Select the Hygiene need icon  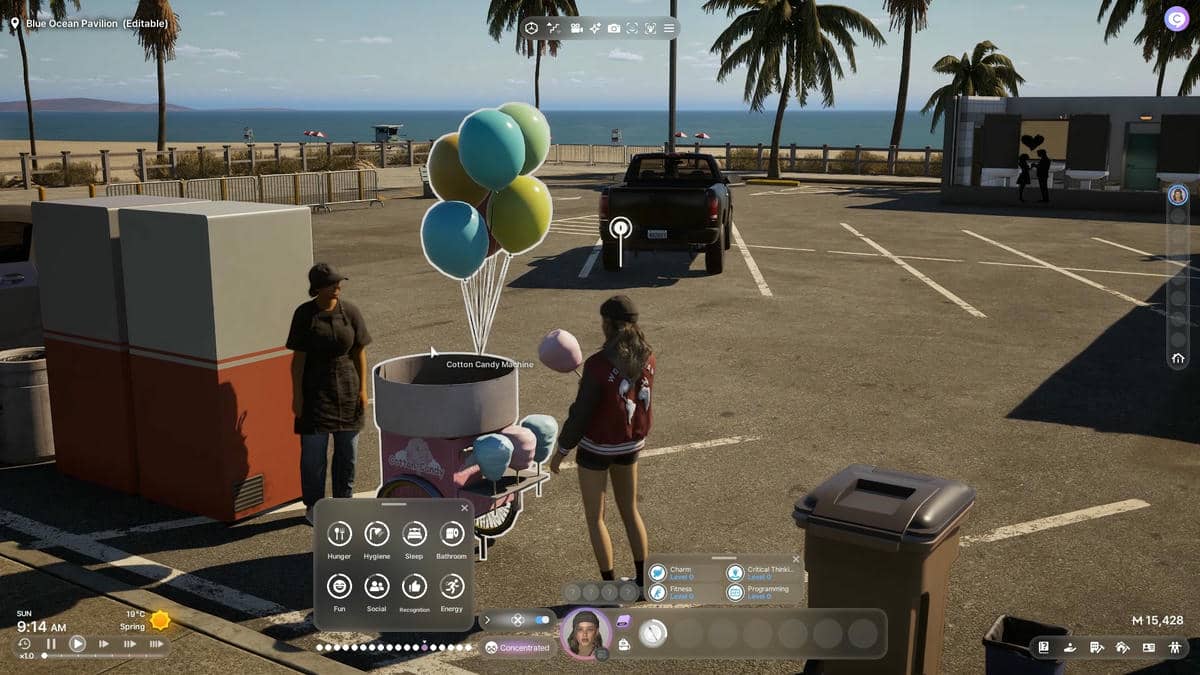[377, 534]
